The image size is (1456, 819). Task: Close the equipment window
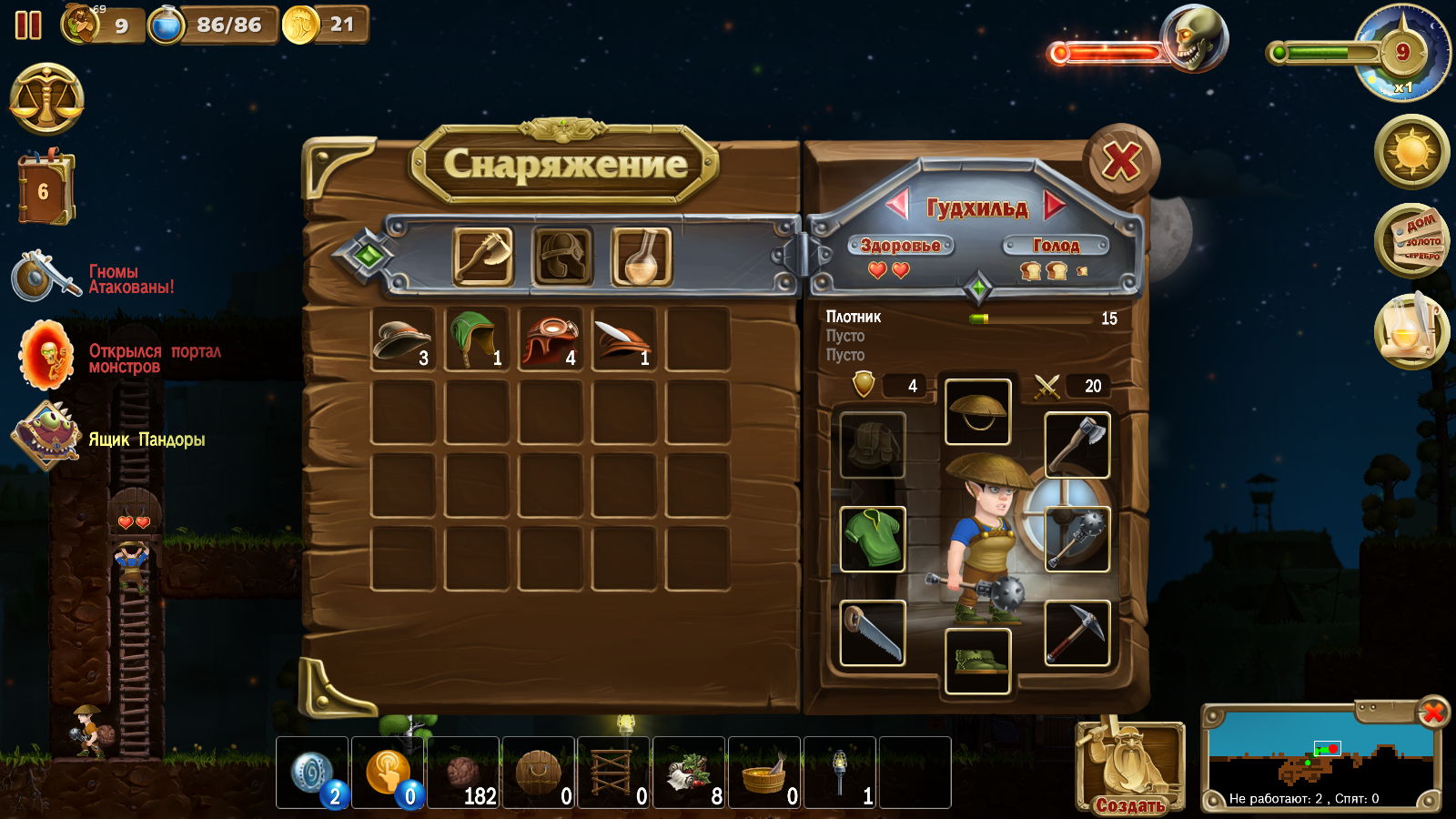[x=1121, y=164]
